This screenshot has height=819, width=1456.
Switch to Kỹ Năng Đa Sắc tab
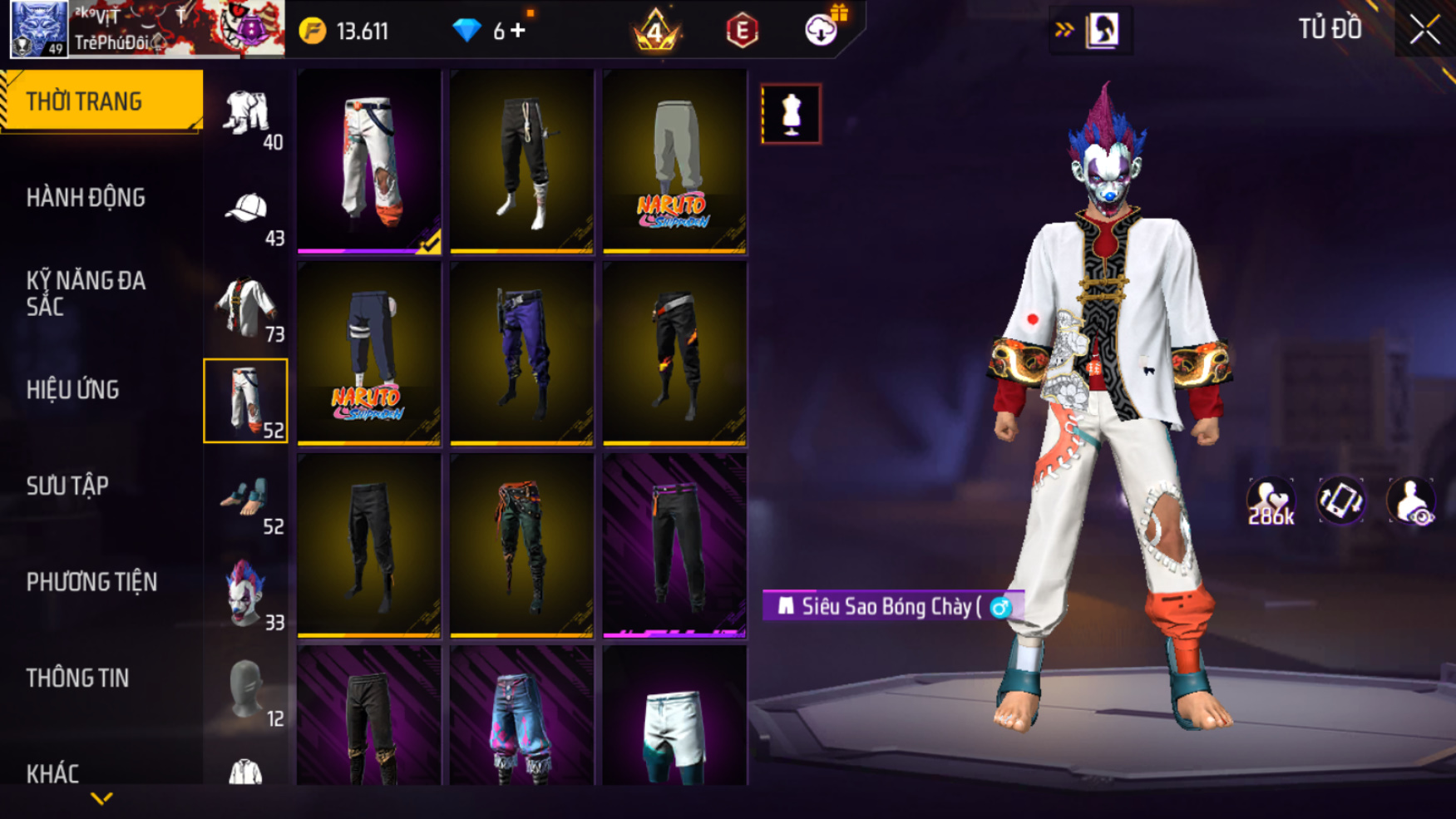pos(86,293)
